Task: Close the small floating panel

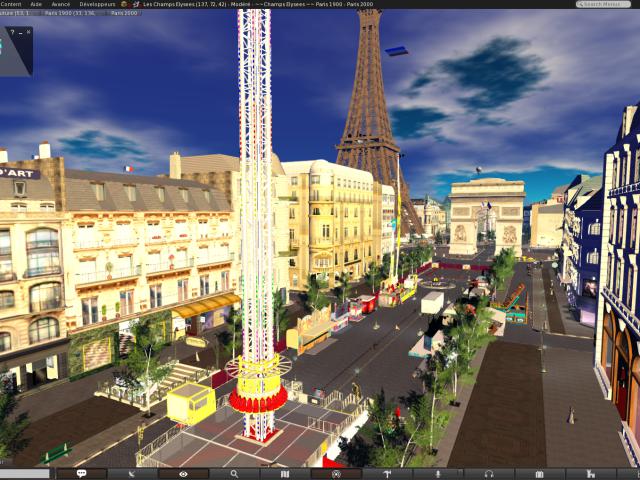Action: click(x=28, y=32)
